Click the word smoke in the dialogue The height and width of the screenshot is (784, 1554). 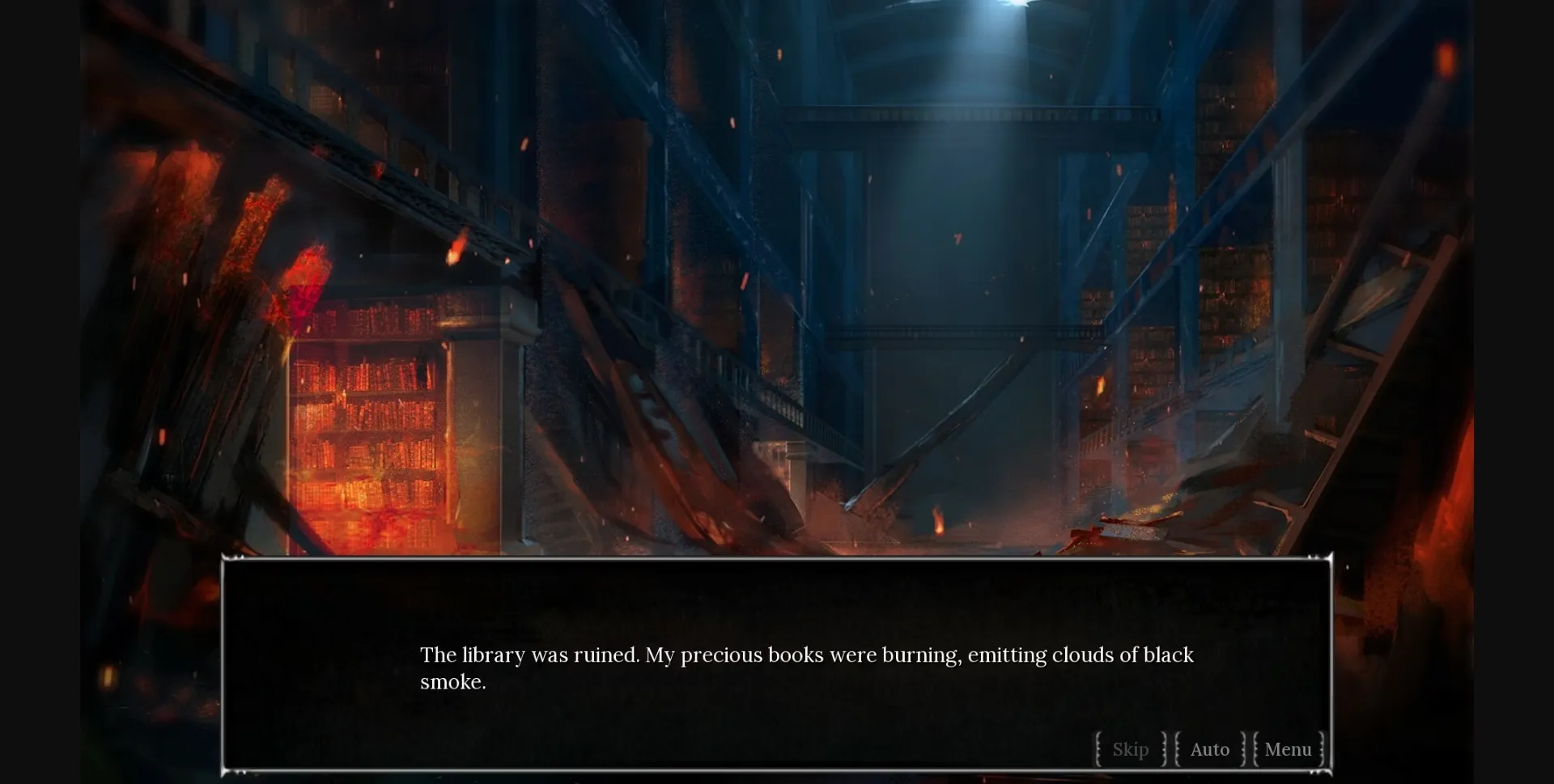point(452,682)
